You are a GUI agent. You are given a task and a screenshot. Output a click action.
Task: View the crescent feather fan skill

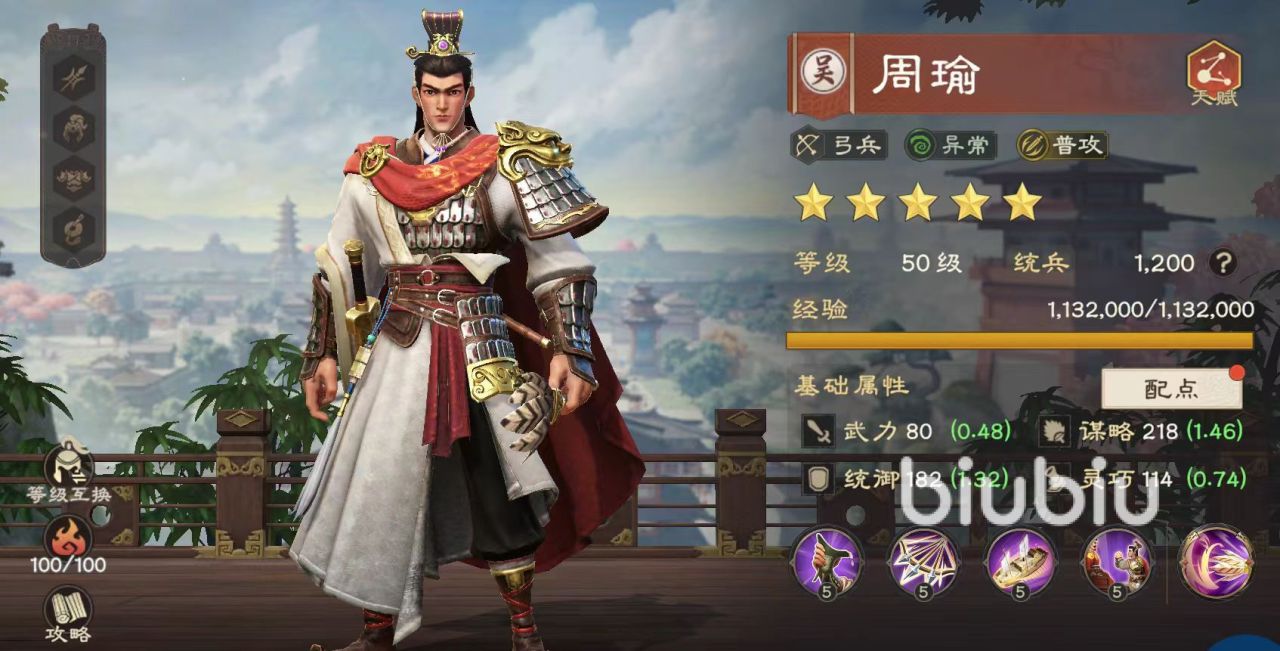(x=1216, y=559)
